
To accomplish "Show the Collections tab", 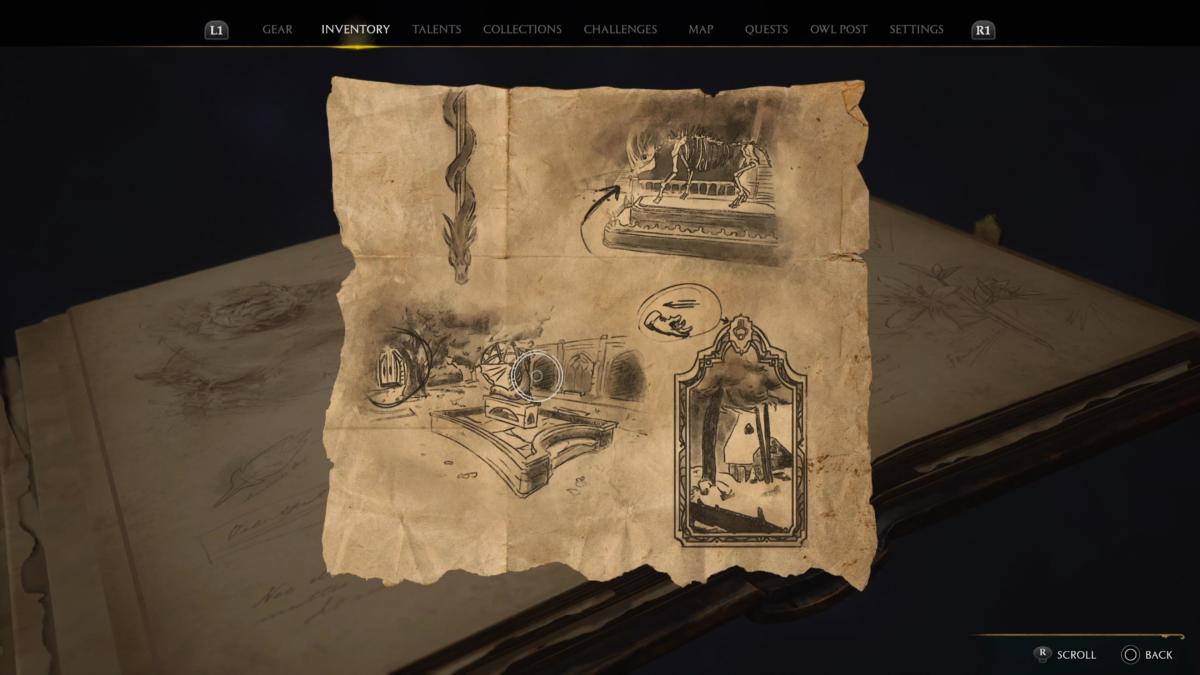I will (x=522, y=30).
